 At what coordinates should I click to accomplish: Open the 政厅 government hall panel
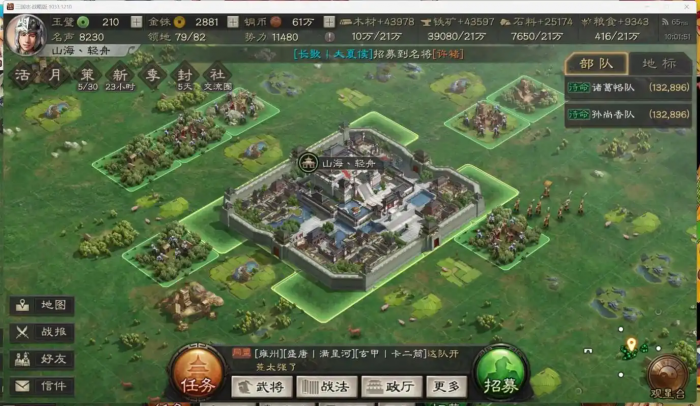coord(391,386)
